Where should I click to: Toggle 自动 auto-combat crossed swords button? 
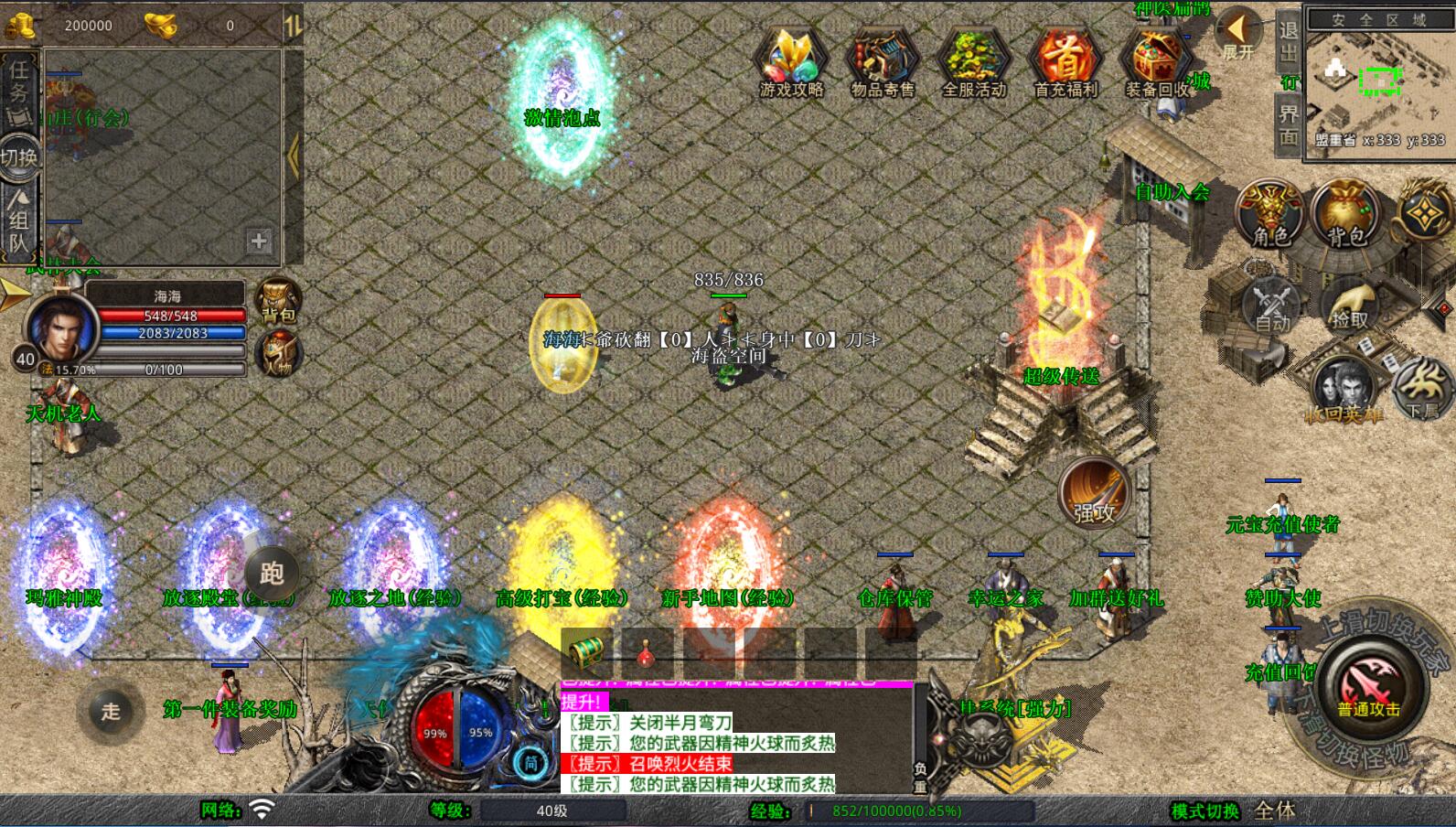pos(1272,305)
